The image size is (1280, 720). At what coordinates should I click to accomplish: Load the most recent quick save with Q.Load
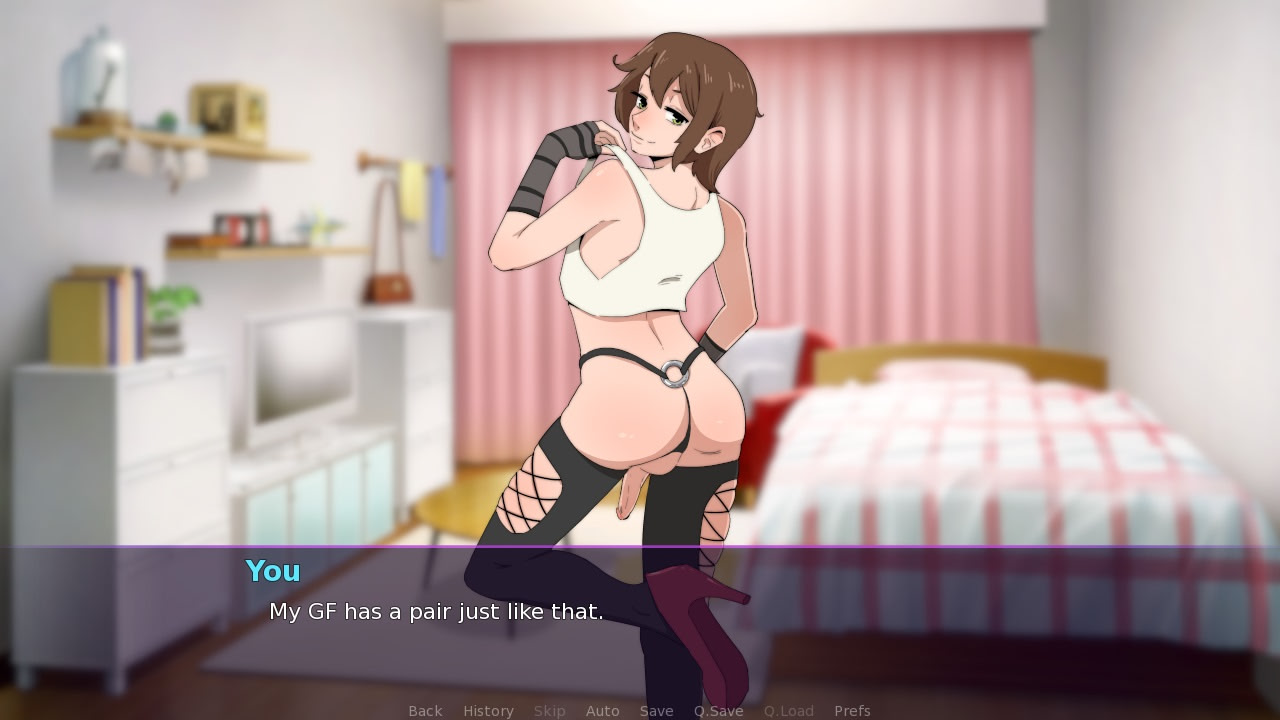click(788, 710)
